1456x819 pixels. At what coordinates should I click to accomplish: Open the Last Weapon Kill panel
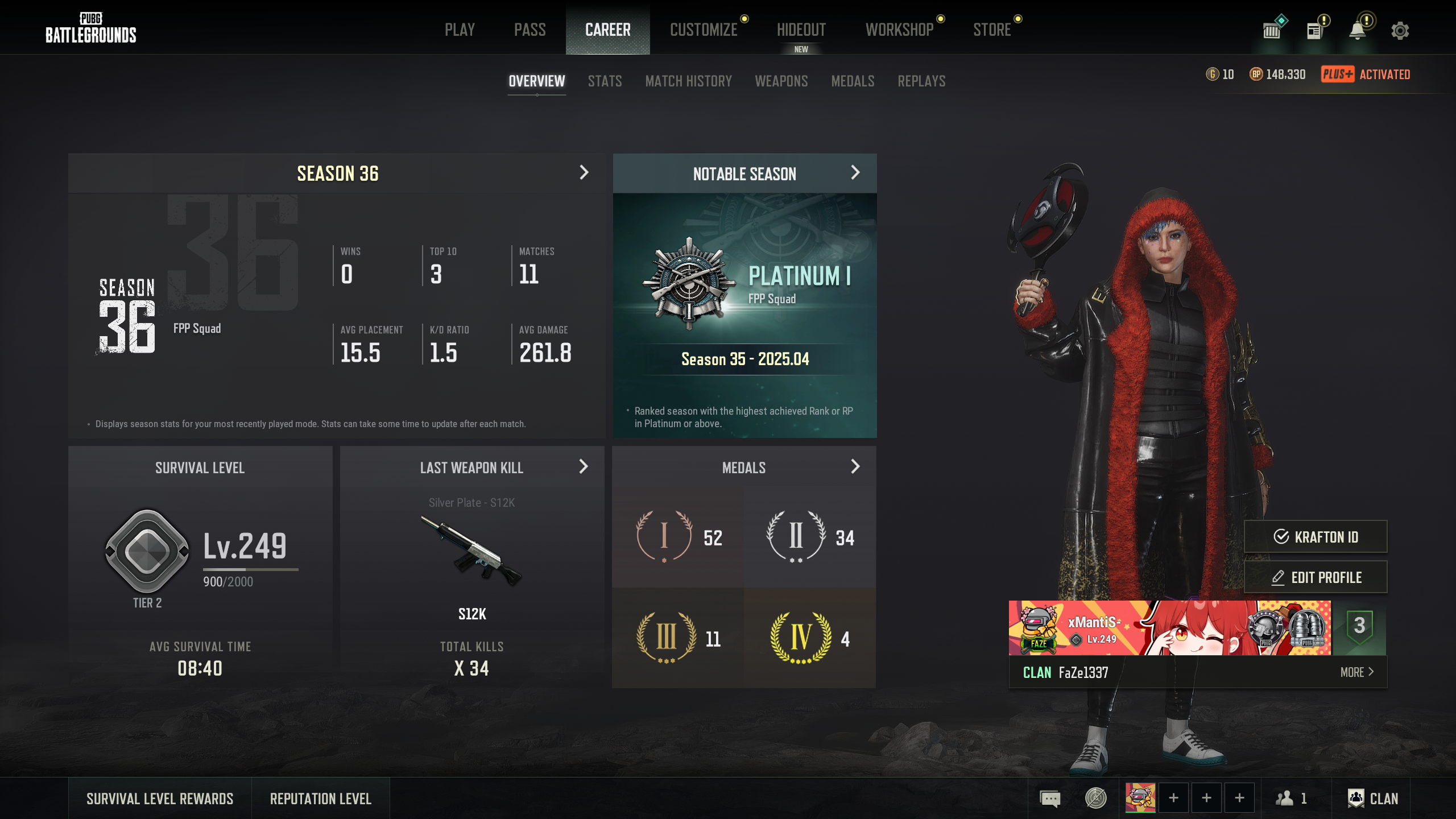click(x=583, y=467)
